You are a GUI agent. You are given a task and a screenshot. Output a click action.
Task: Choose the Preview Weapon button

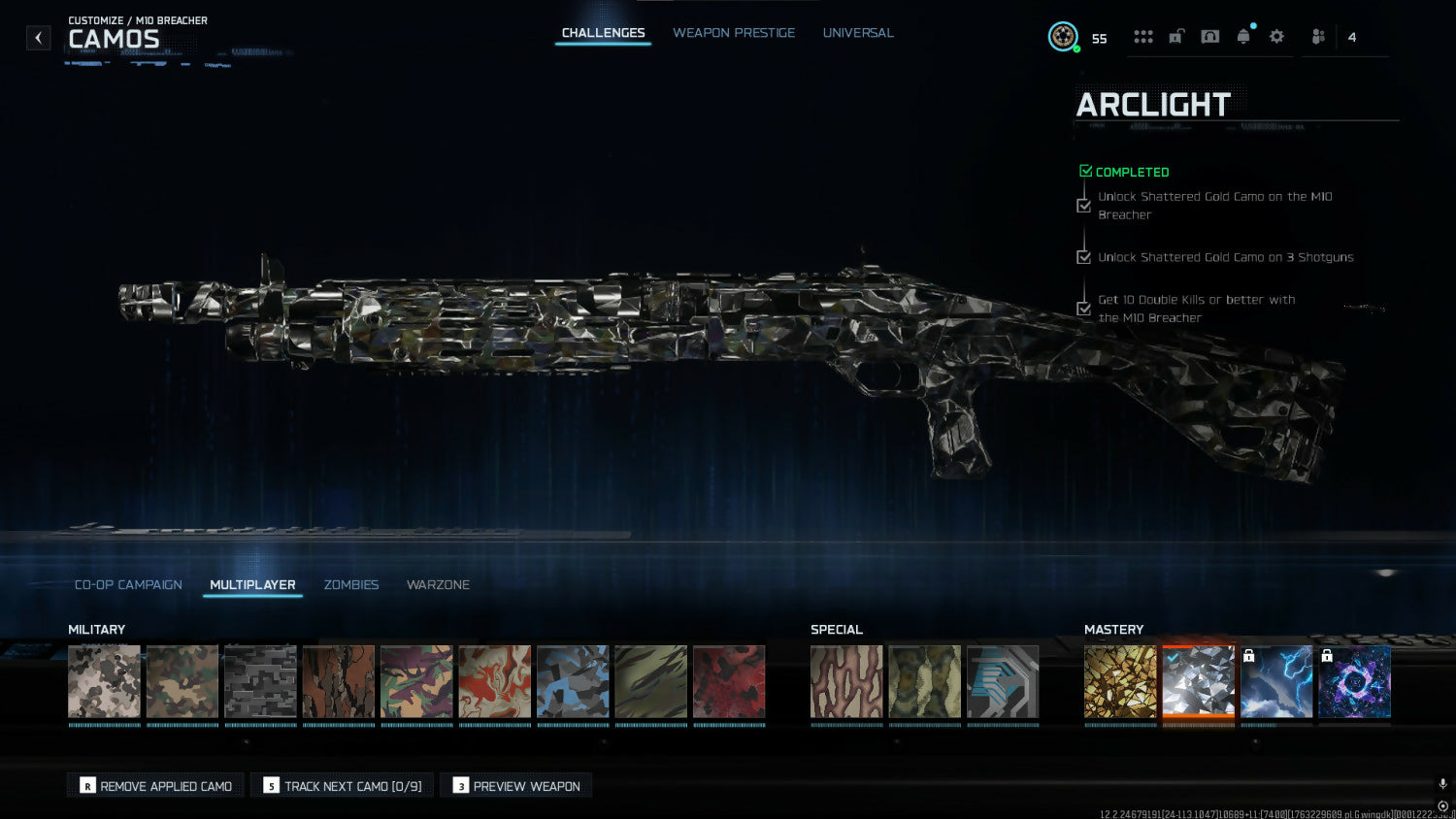click(516, 786)
